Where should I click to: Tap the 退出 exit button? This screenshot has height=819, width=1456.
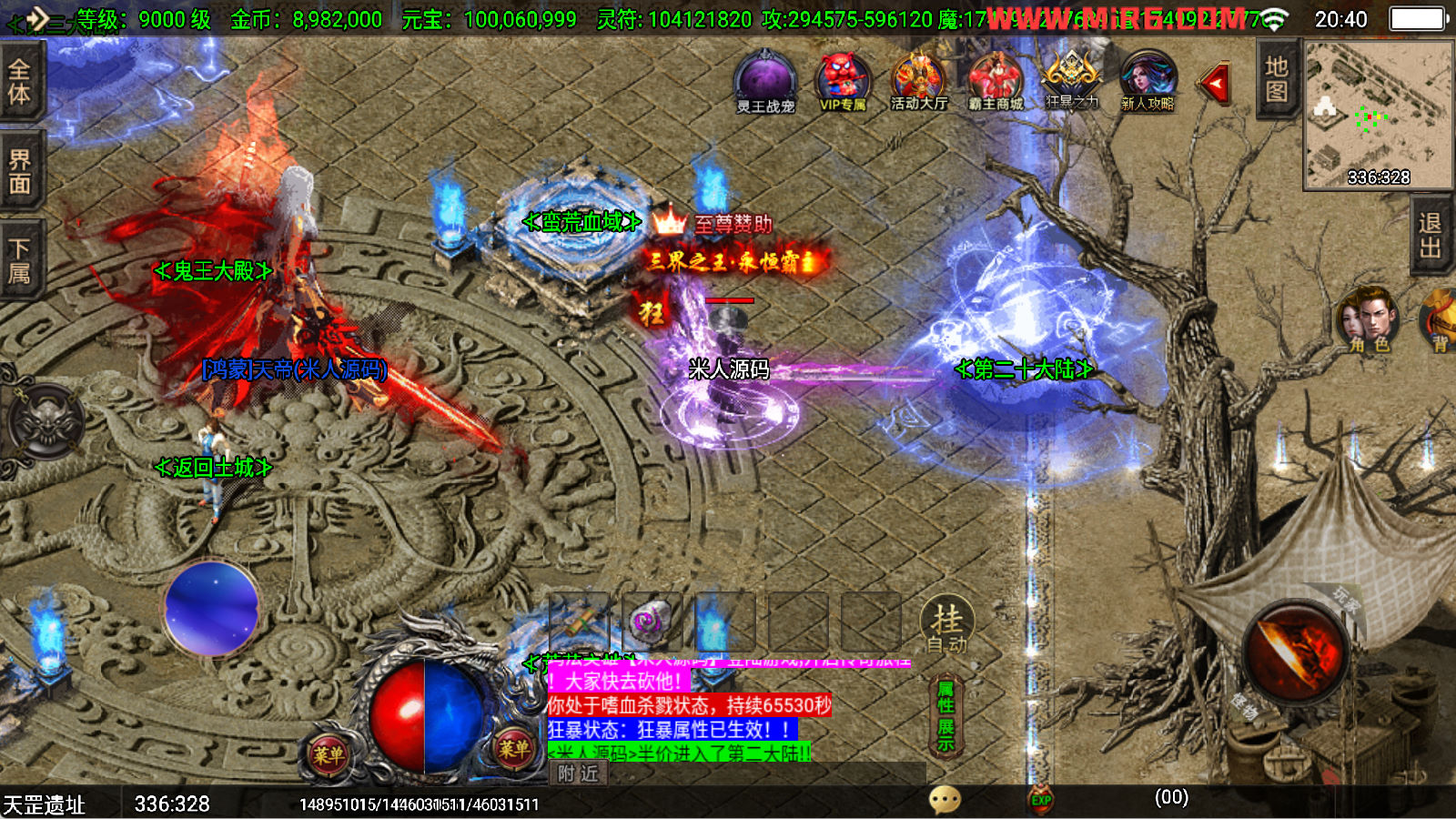pos(1431,235)
